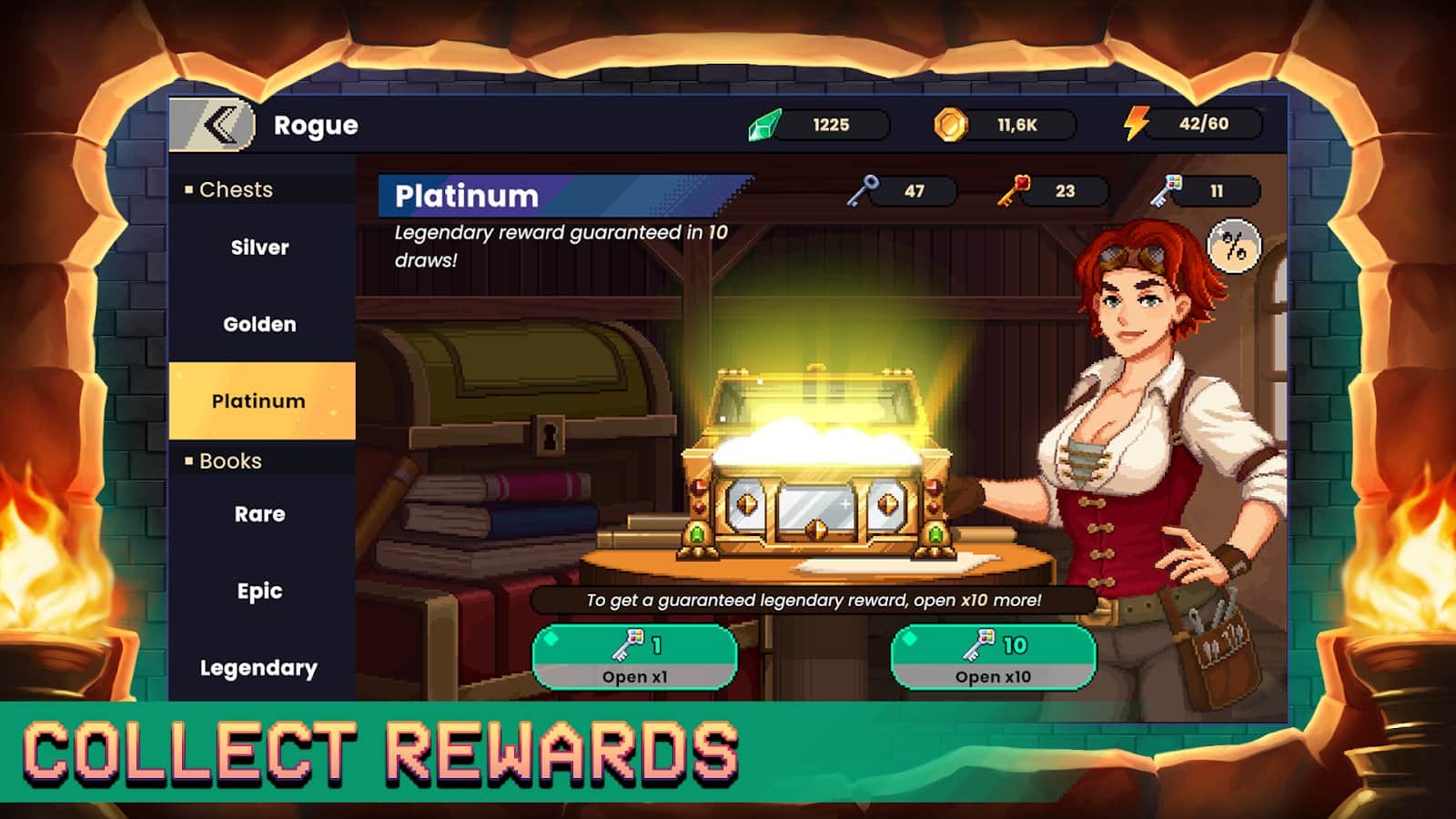Screen dimensions: 1456x819
Task: Collapse the Rare books entry
Action: click(259, 514)
